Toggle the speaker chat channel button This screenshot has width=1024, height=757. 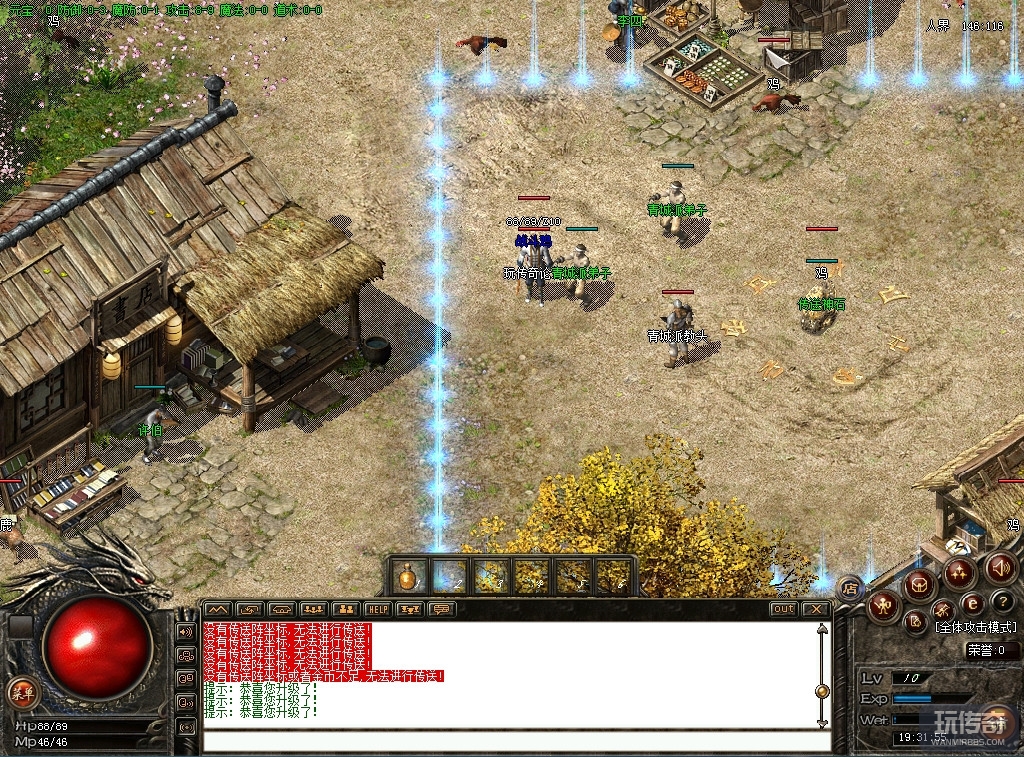[186, 633]
